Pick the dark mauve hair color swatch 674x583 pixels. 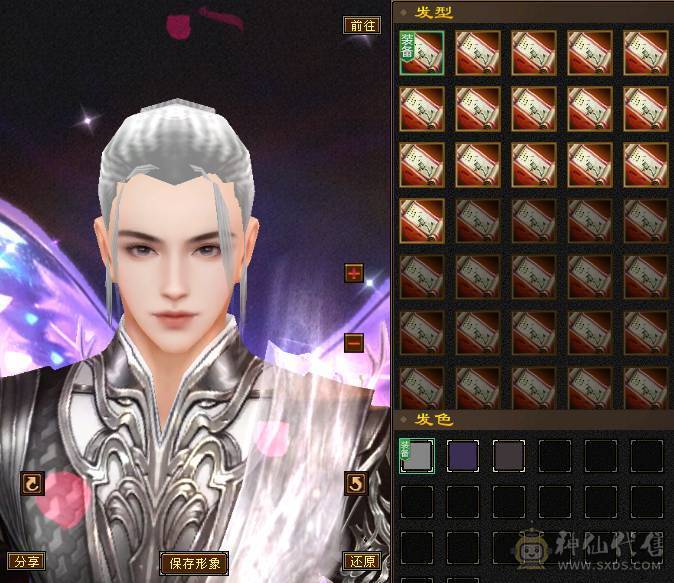(x=509, y=456)
